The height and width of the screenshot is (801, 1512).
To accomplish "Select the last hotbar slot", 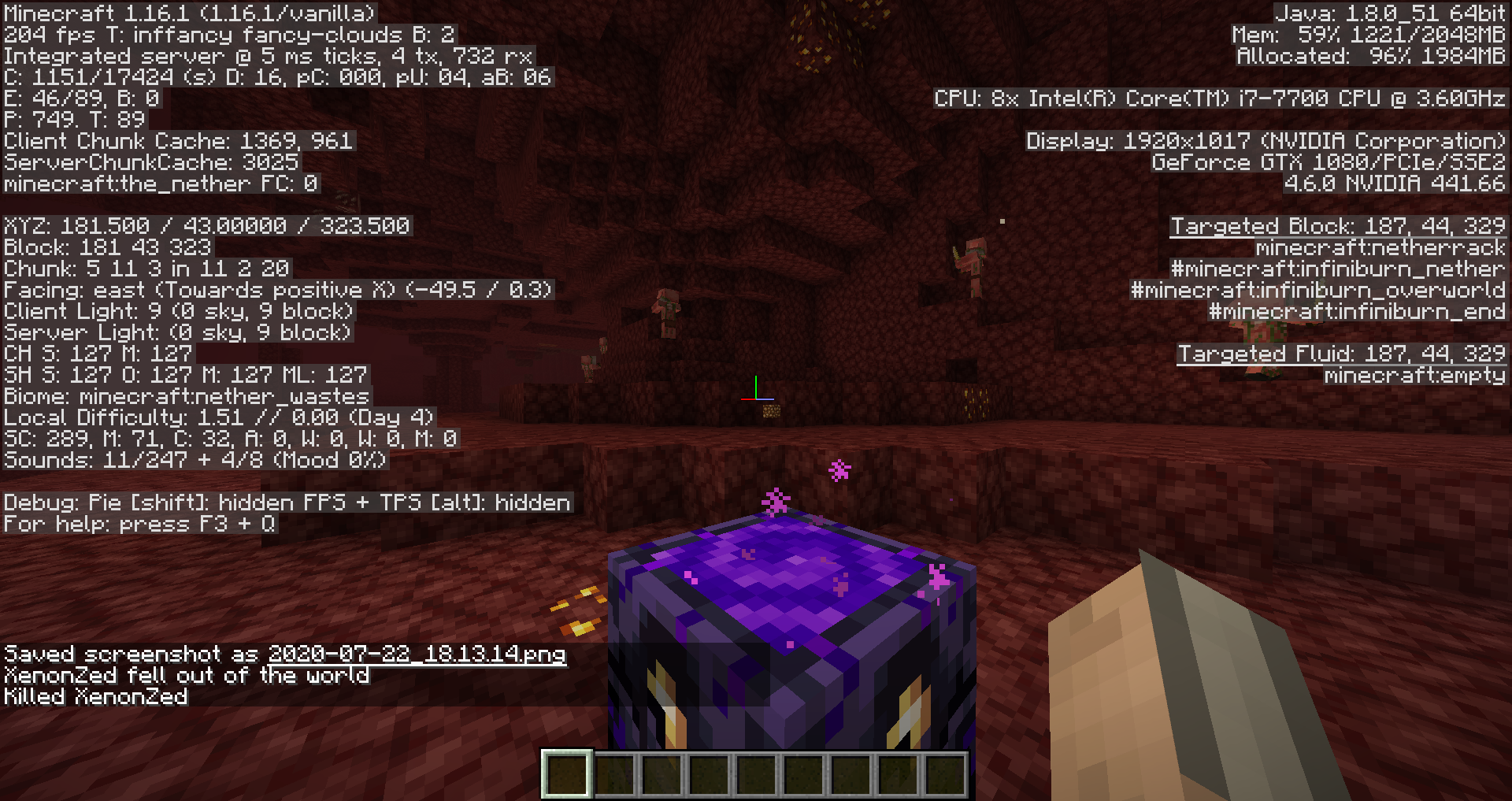I will point(946,774).
